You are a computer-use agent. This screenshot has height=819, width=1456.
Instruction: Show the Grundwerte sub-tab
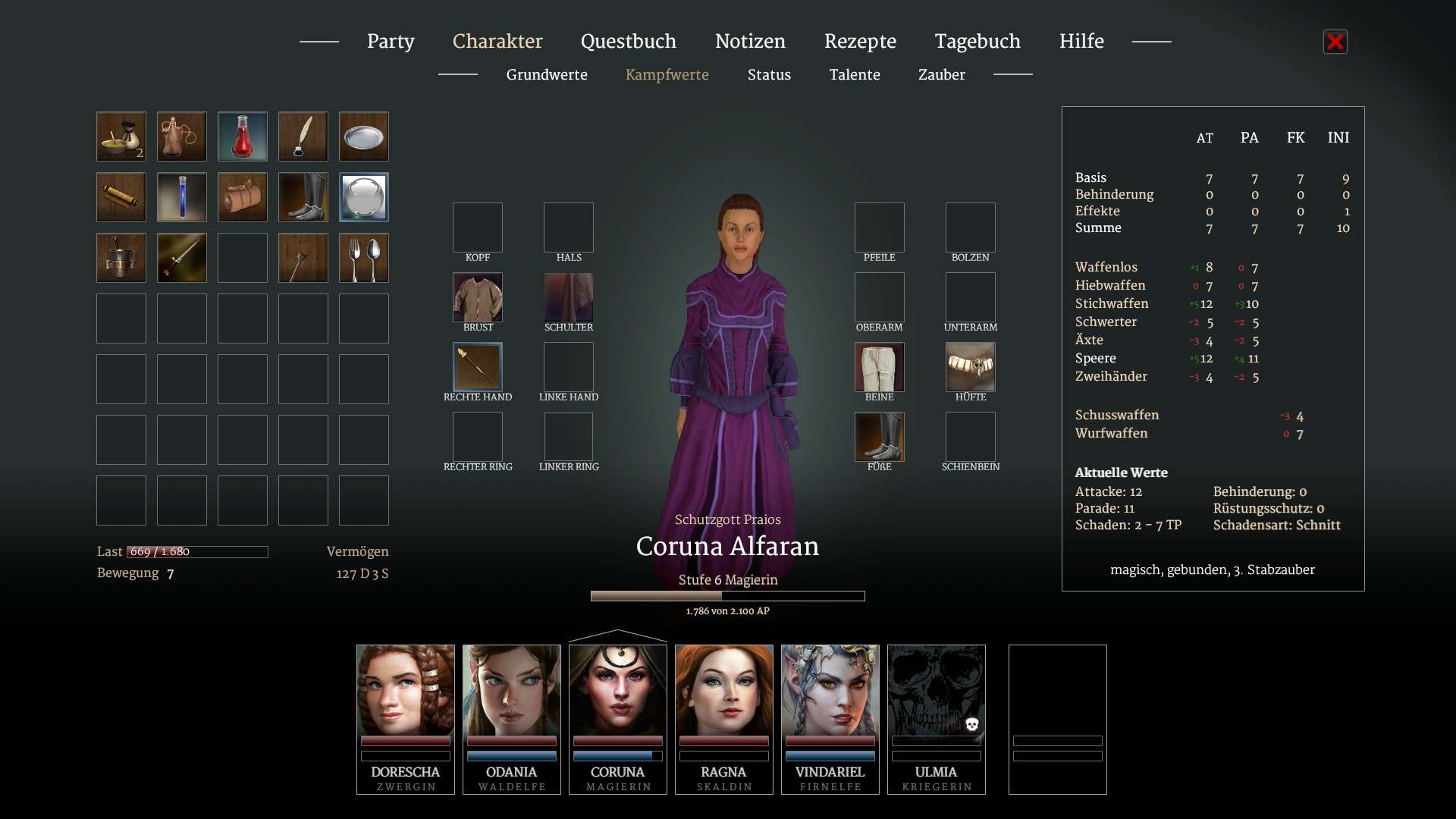[x=547, y=74]
